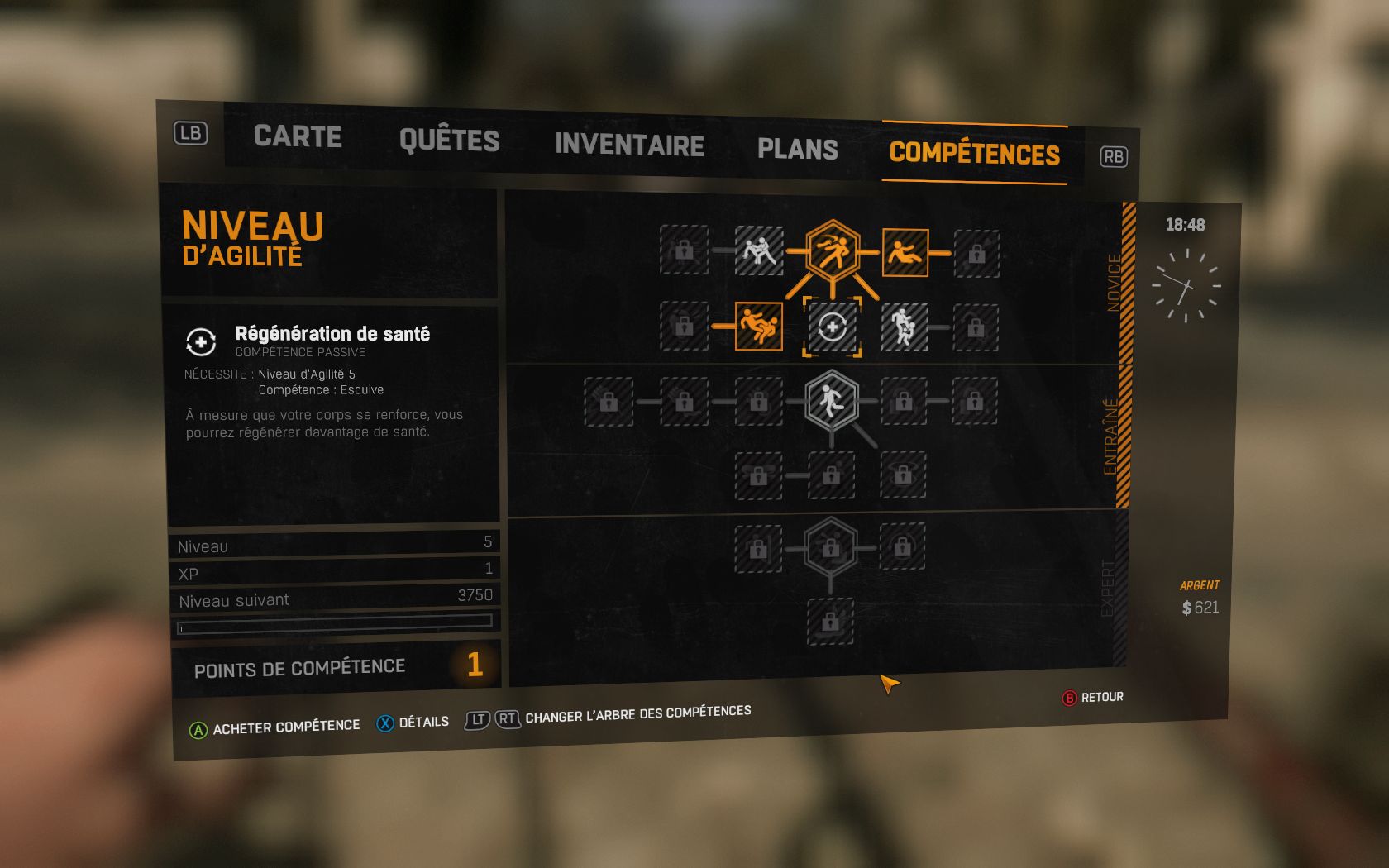Go to the INVENTAIRE tab
Image resolution: width=1389 pixels, height=868 pixels.
click(x=629, y=145)
